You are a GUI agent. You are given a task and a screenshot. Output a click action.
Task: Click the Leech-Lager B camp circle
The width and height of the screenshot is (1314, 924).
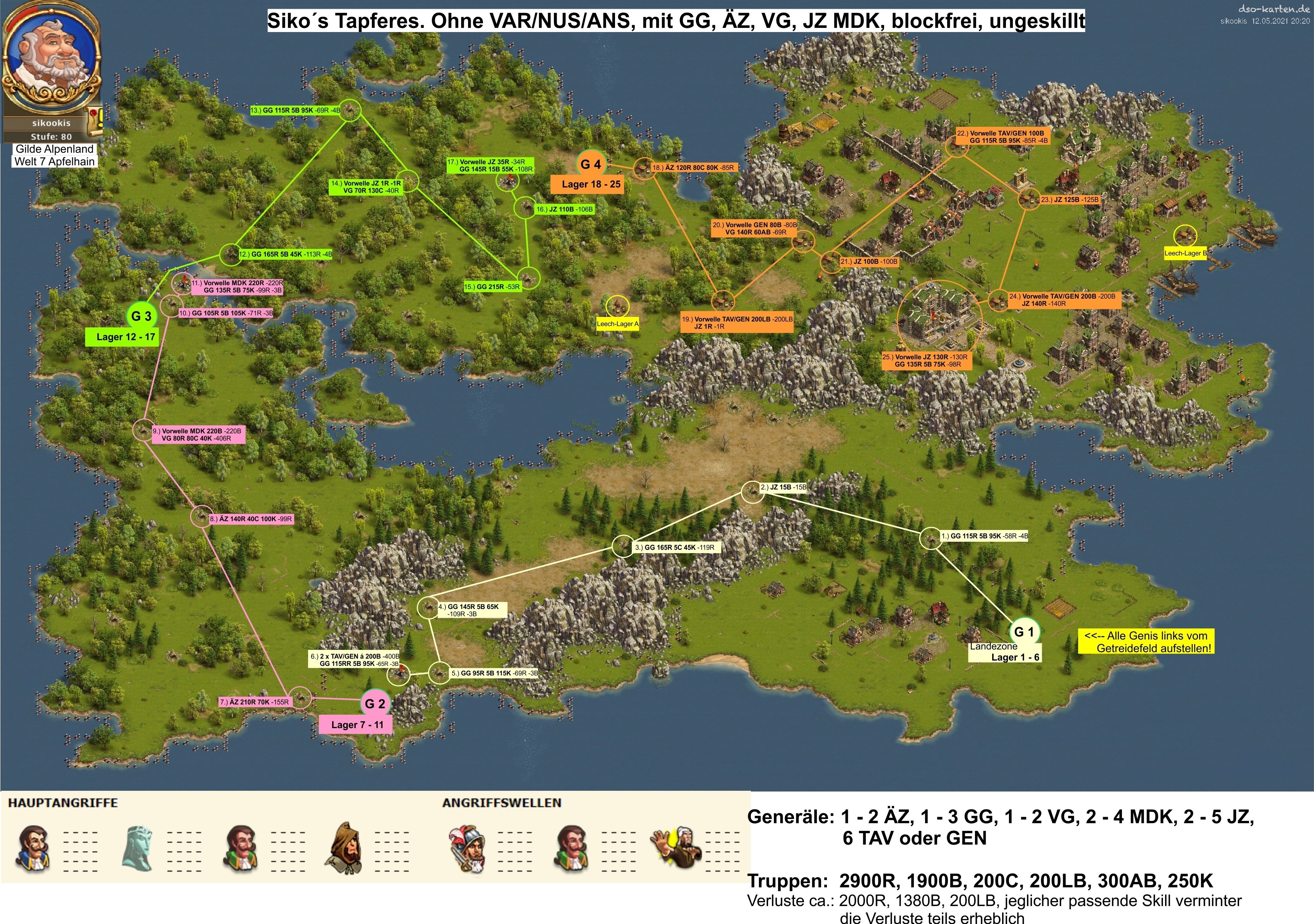click(x=1185, y=236)
